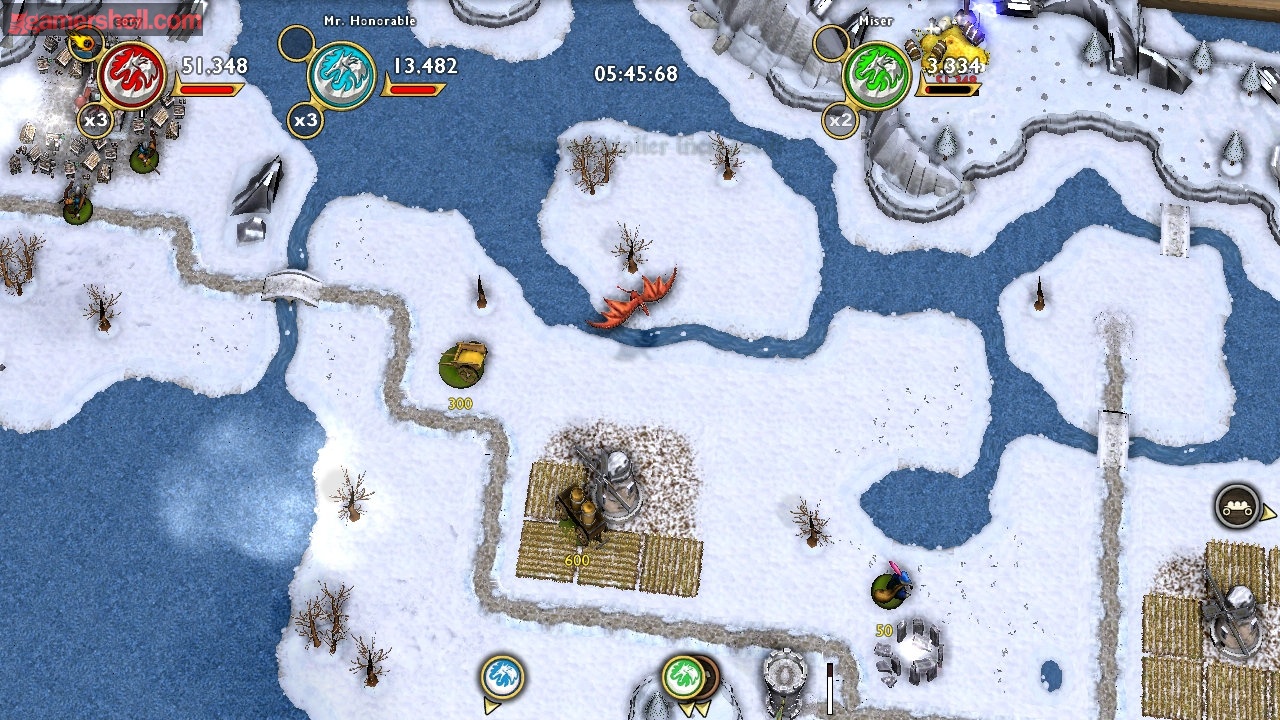Click Miser's x2 multiplier badge

point(841,121)
